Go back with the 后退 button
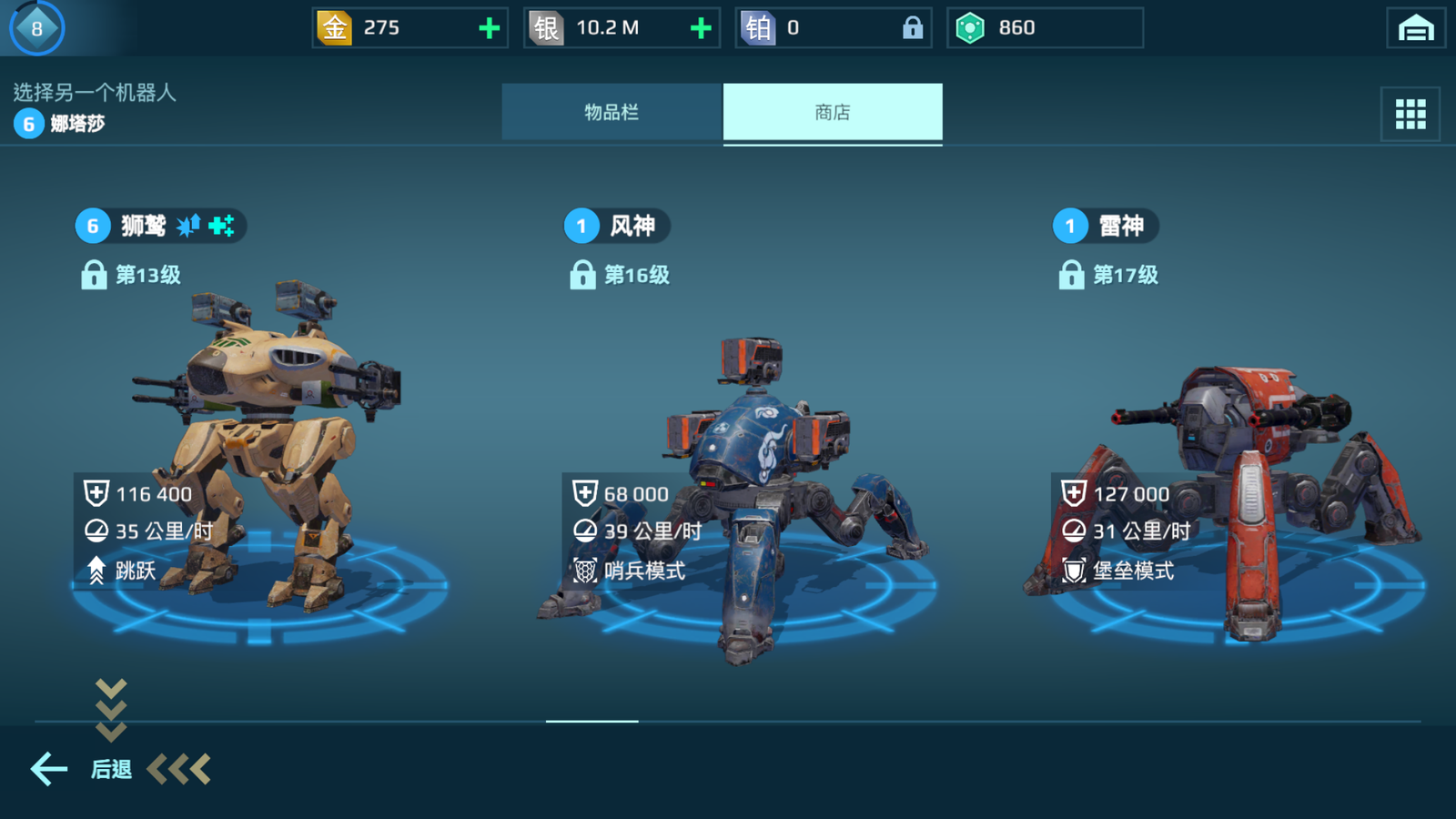Screen dimensions: 1456x819 pos(82,769)
